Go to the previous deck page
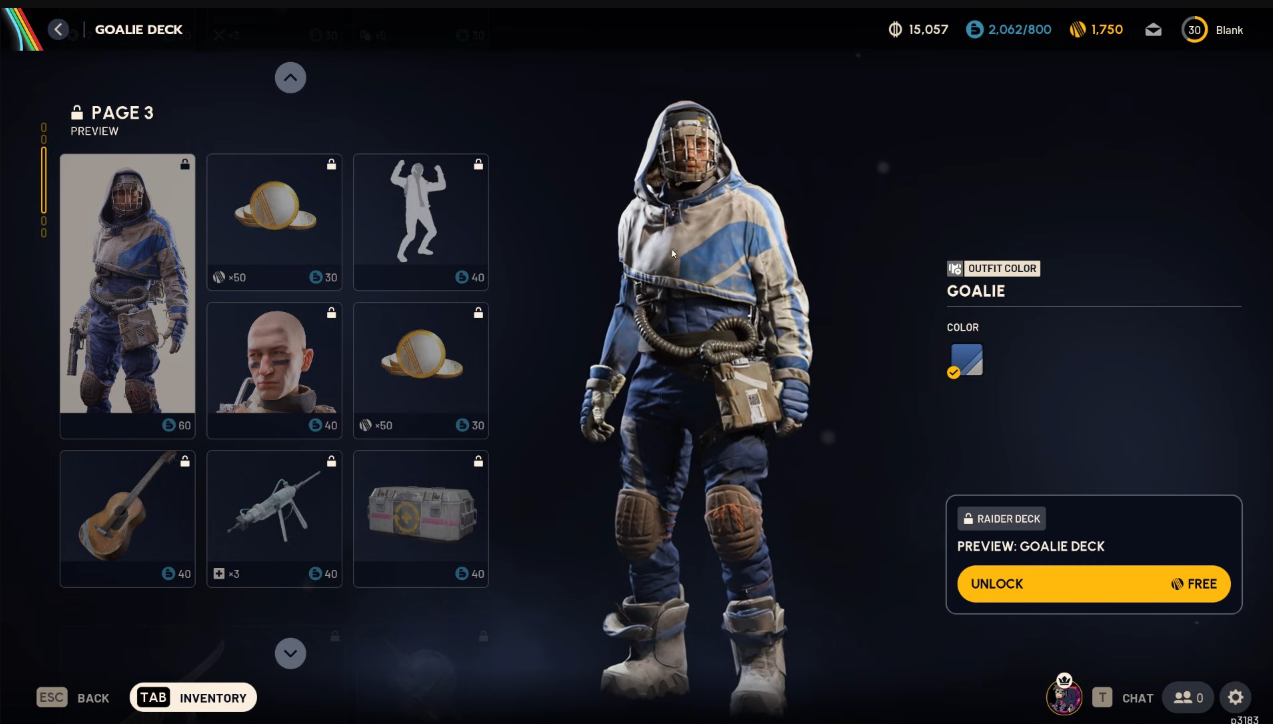Viewport: 1273px width, 724px height. tap(290, 78)
